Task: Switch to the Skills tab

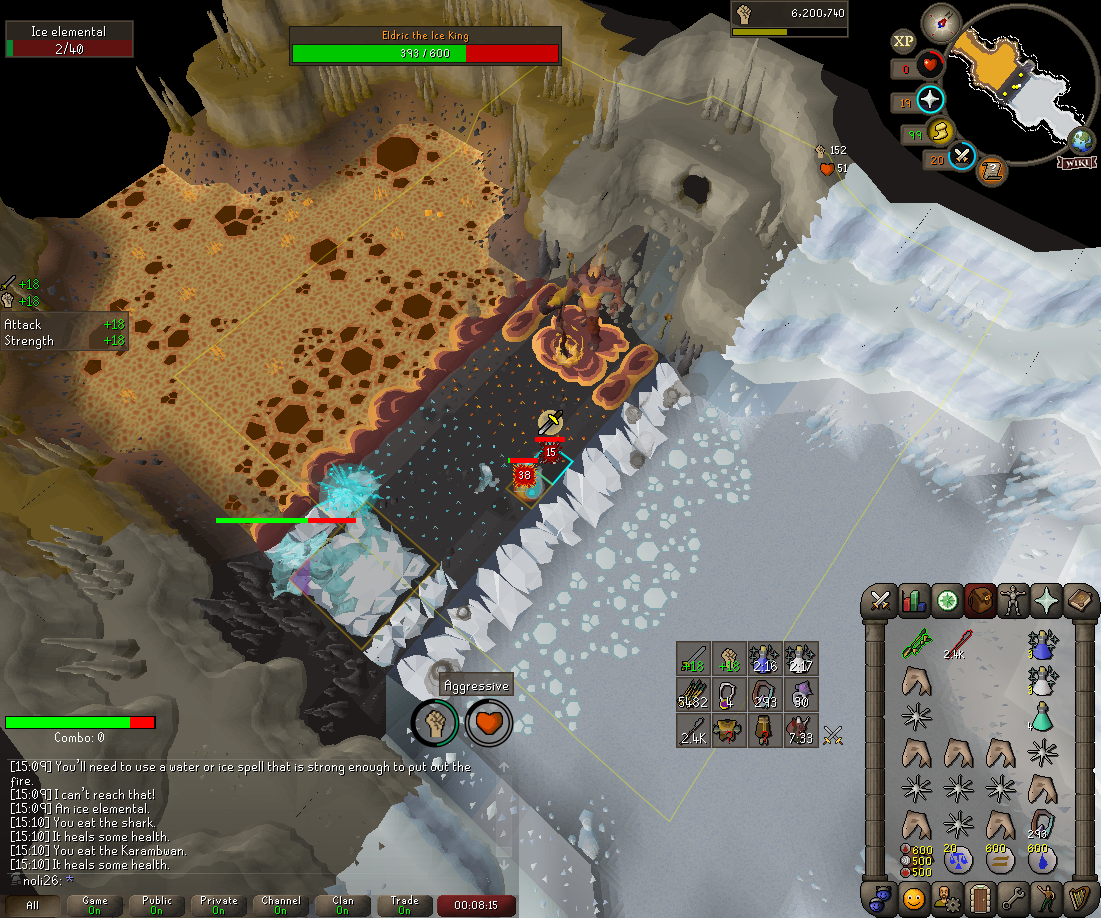Action: pyautogui.click(x=914, y=600)
